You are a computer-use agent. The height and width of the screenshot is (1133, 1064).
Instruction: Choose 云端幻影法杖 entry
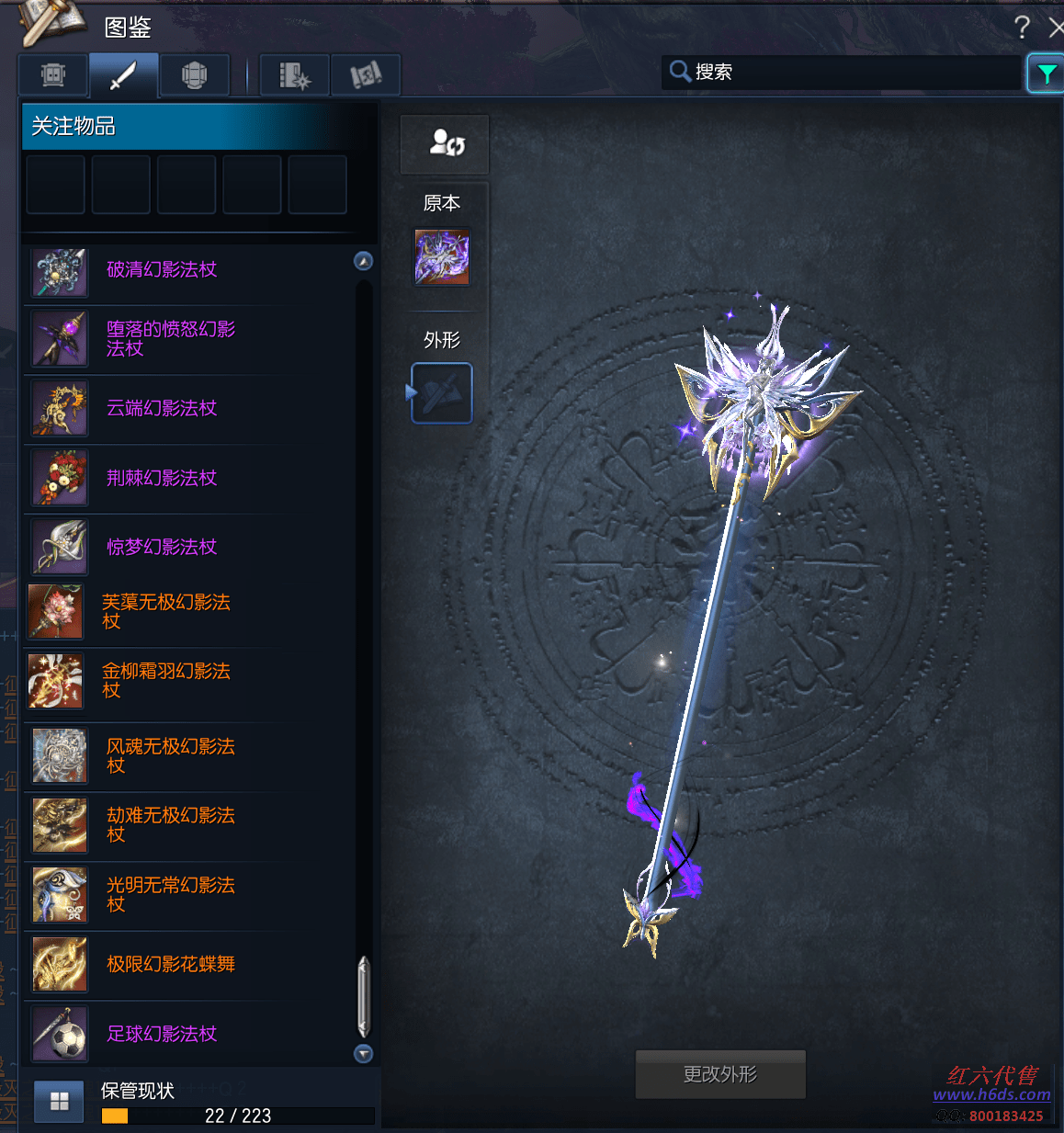coord(162,409)
